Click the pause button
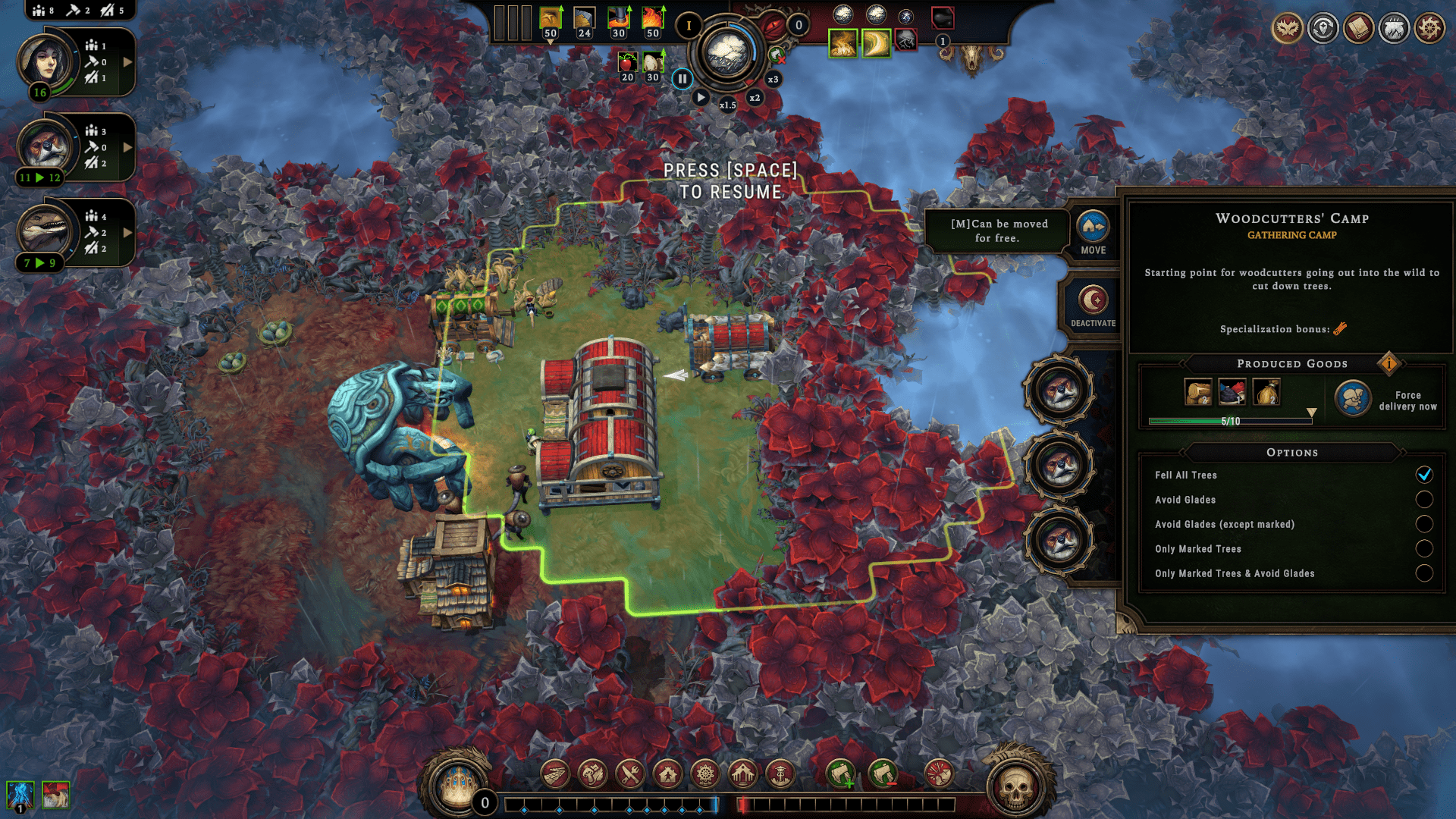1456x819 pixels. click(x=682, y=79)
